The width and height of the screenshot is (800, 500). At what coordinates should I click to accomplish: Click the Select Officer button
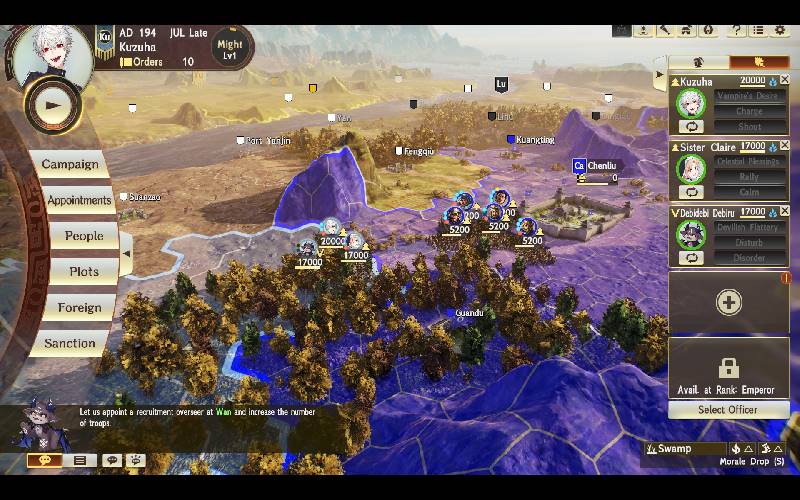pos(728,409)
